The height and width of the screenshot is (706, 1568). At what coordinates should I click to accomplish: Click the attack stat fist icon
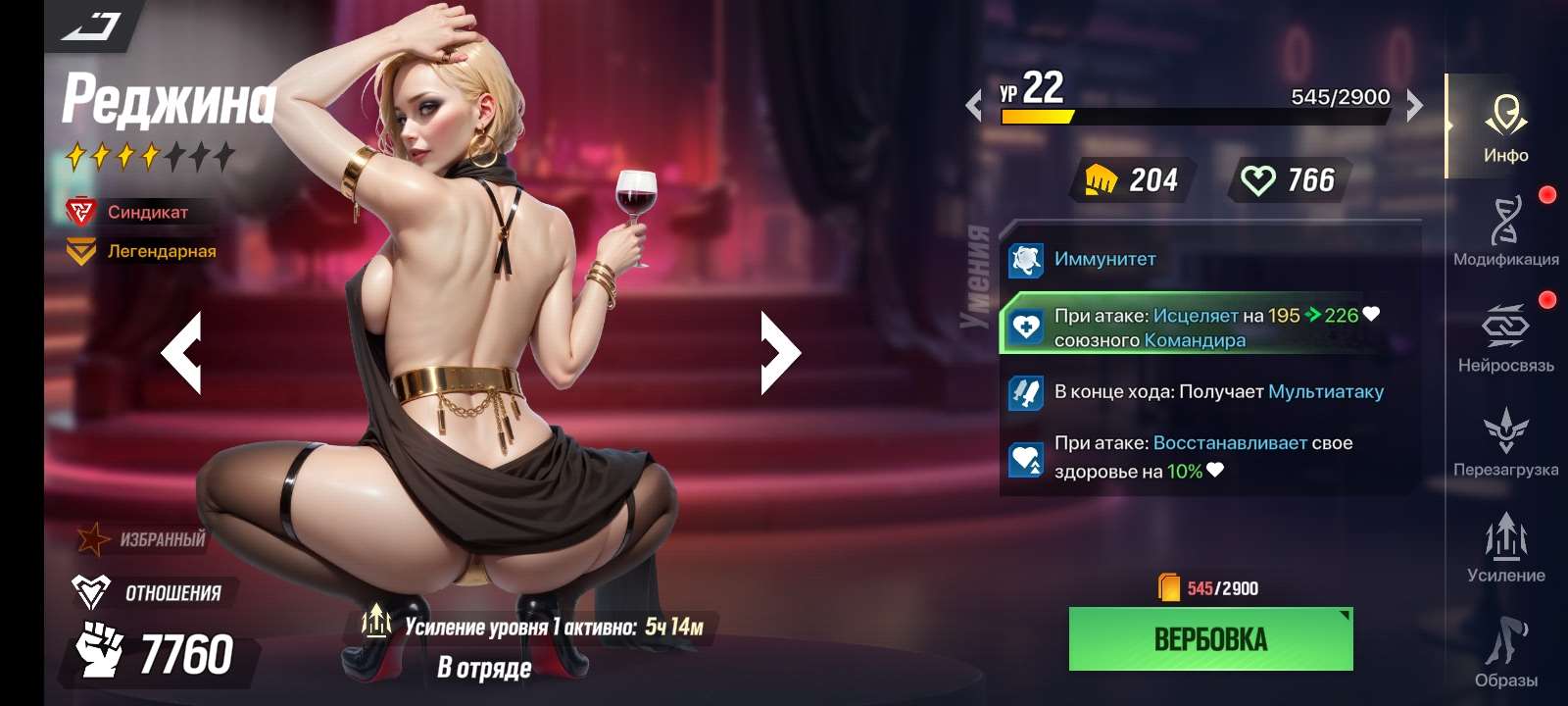1102,180
